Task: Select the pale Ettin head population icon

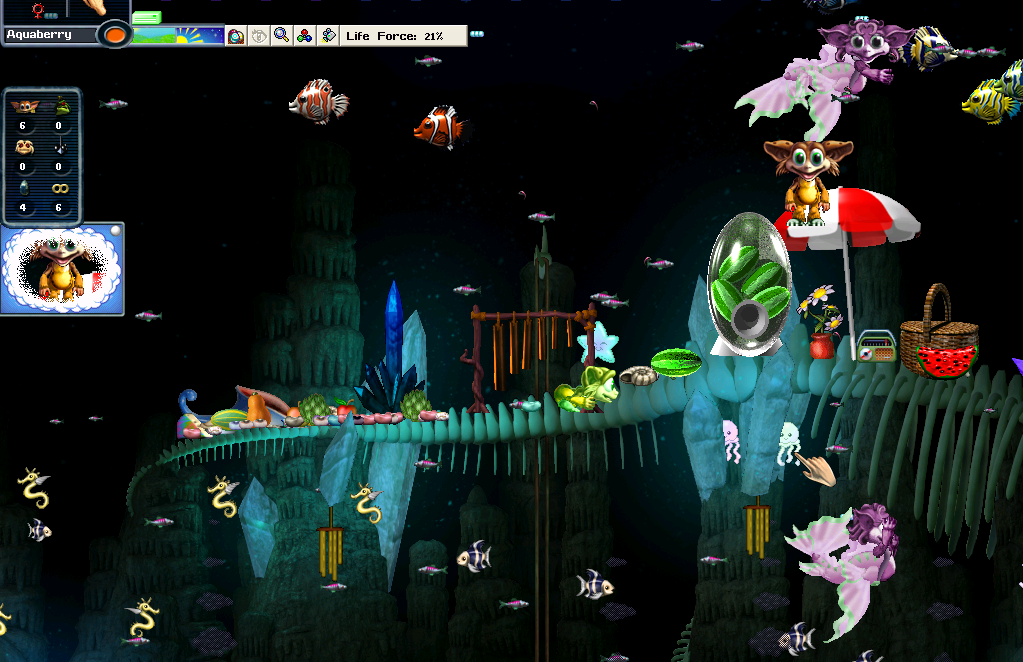Action: point(22,146)
